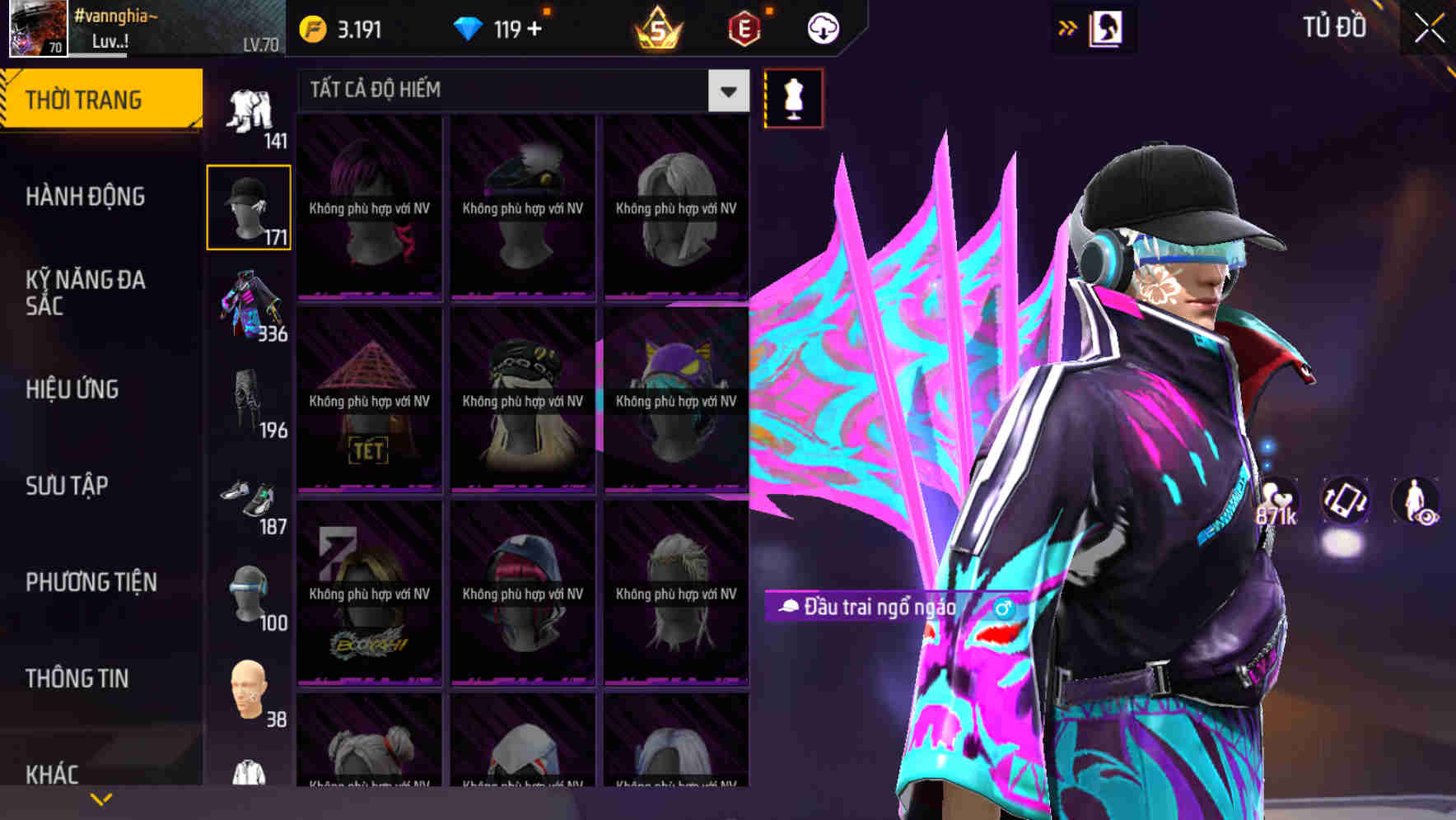The height and width of the screenshot is (820, 1456).
Task: Collapse the sidebar via the double-arrow chevron
Action: coord(1067,27)
